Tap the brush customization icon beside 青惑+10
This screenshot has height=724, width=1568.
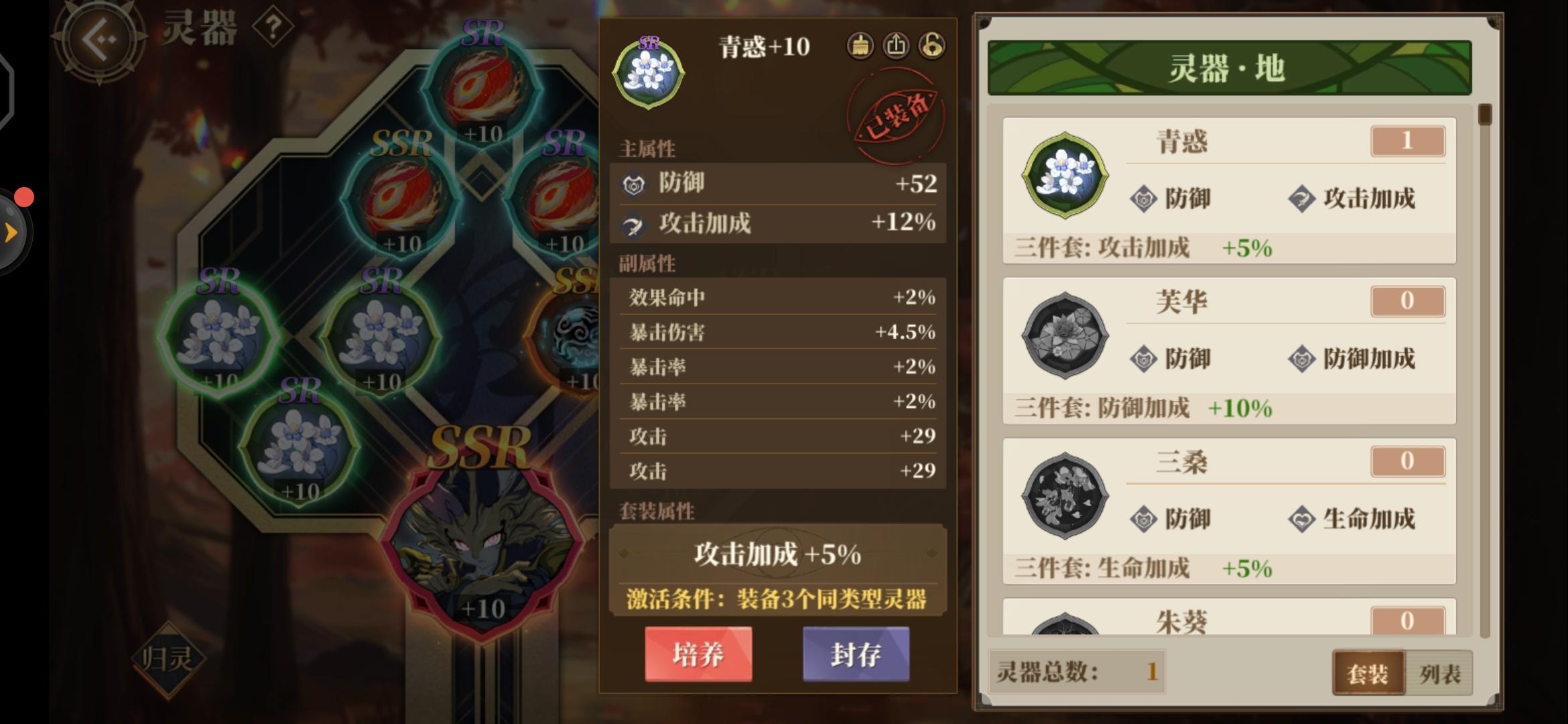point(860,46)
